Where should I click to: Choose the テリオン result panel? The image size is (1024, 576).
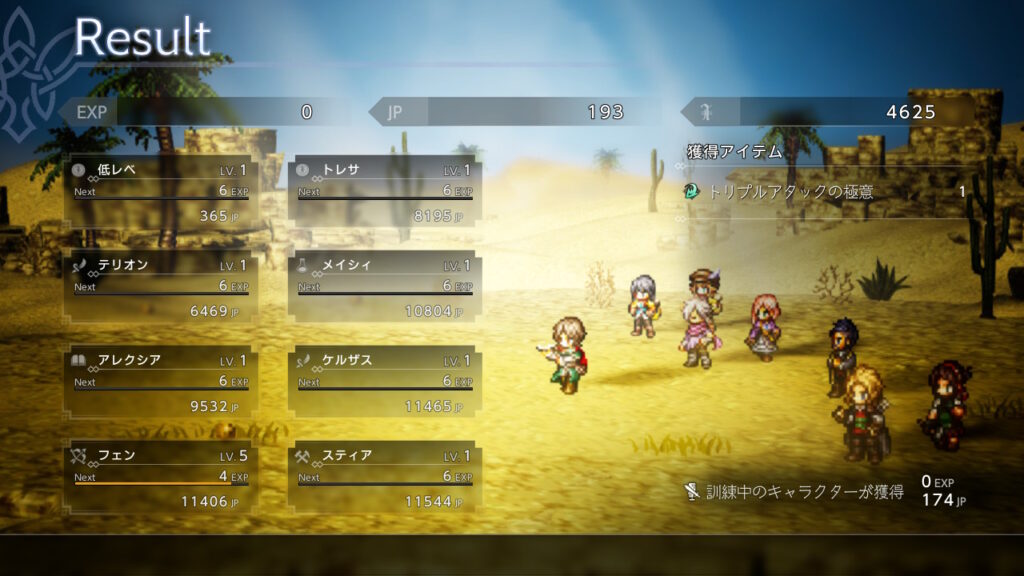pyautogui.click(x=161, y=289)
